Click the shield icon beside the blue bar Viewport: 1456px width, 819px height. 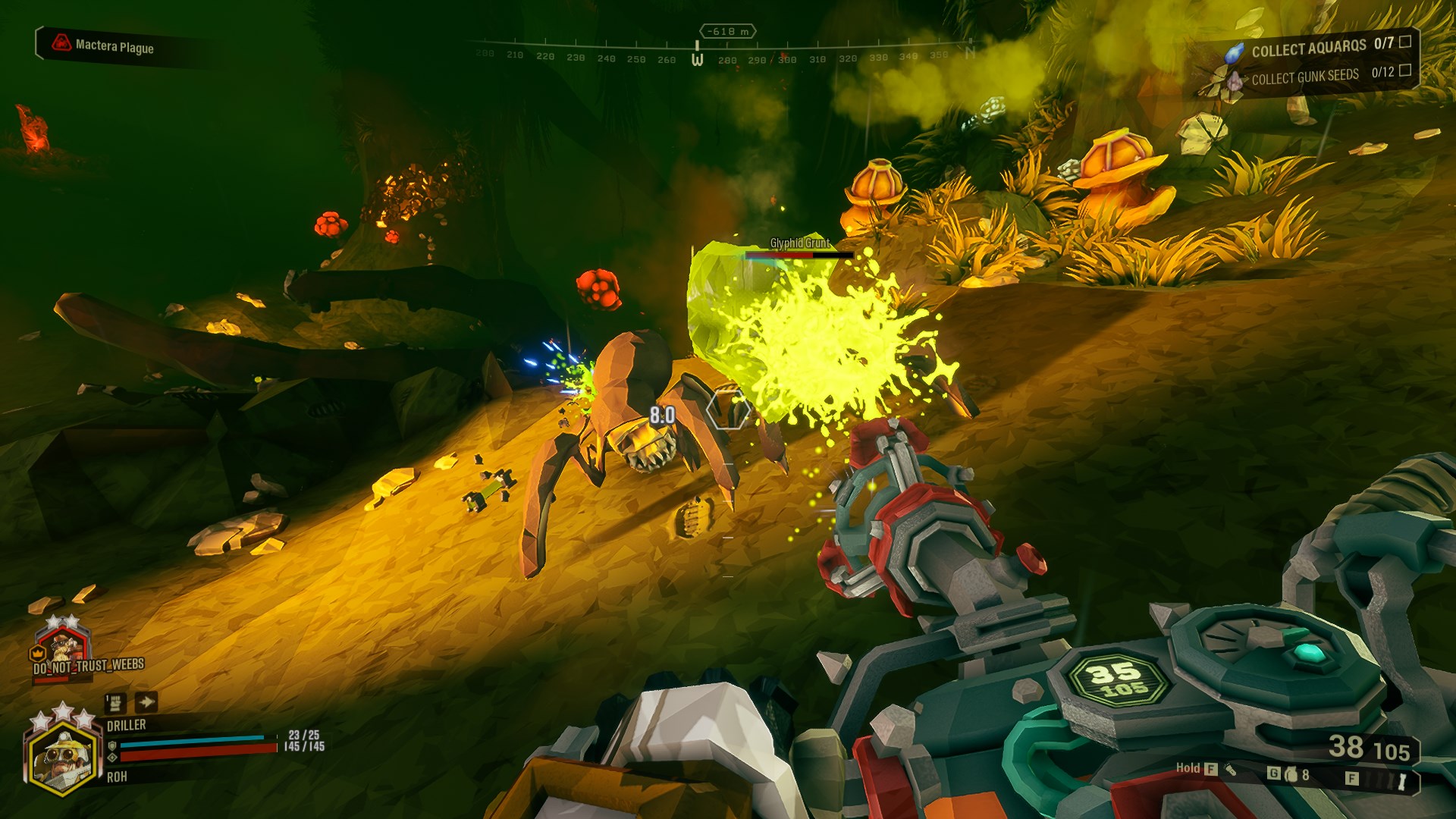point(112,746)
